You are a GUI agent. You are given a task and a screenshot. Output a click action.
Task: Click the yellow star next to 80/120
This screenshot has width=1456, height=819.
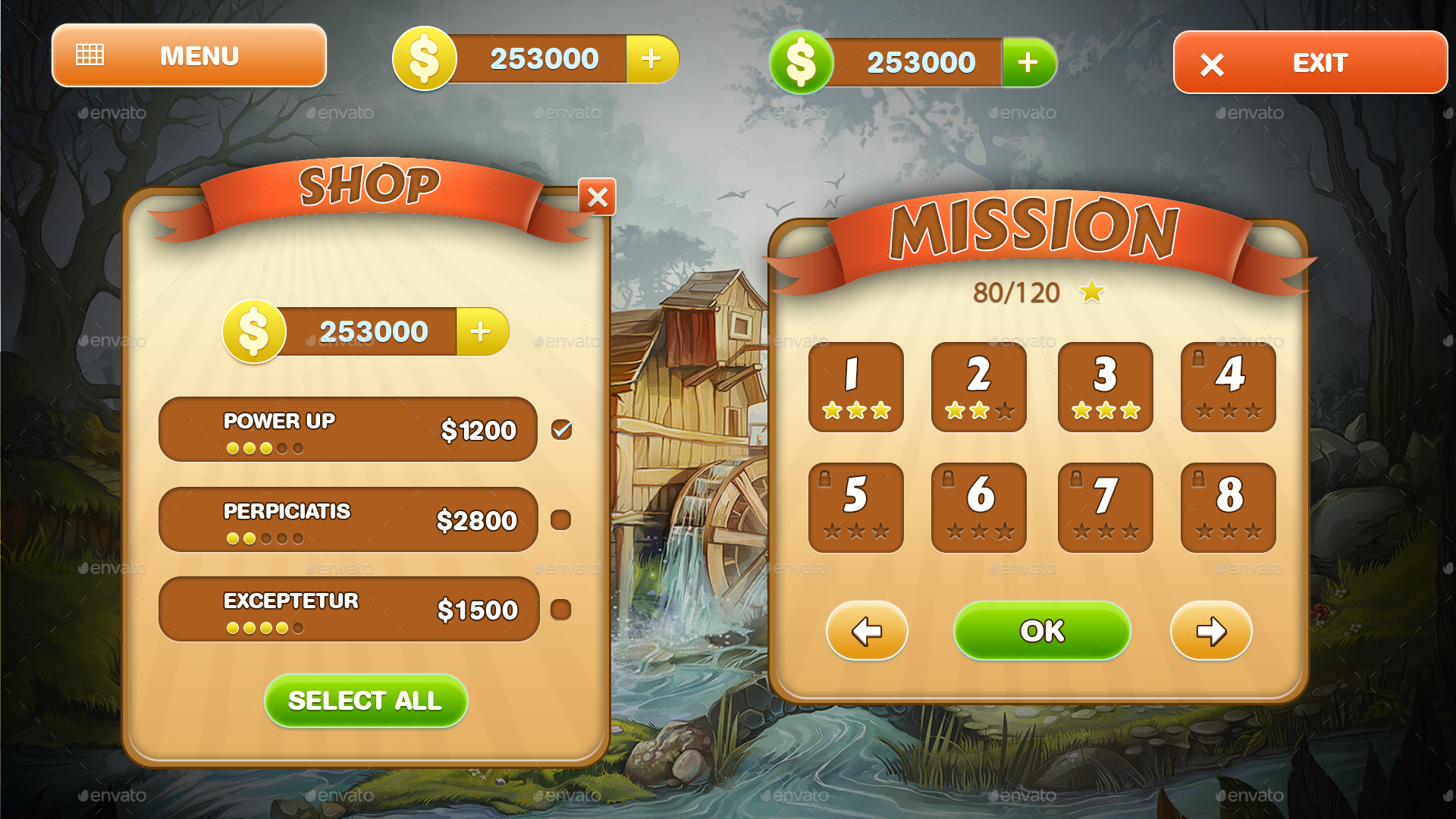click(x=1092, y=291)
